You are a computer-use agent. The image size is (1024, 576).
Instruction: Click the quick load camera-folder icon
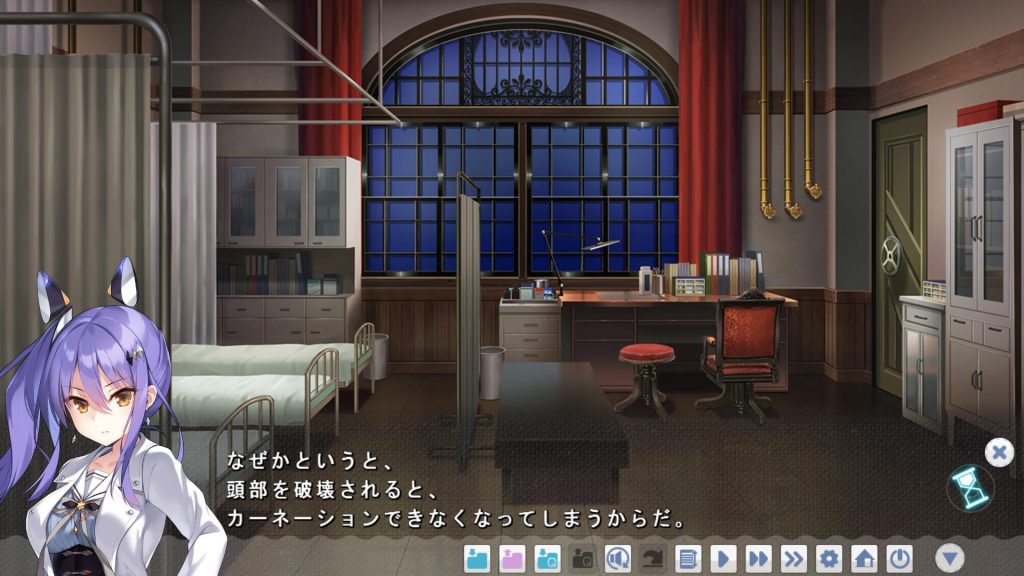[582, 558]
